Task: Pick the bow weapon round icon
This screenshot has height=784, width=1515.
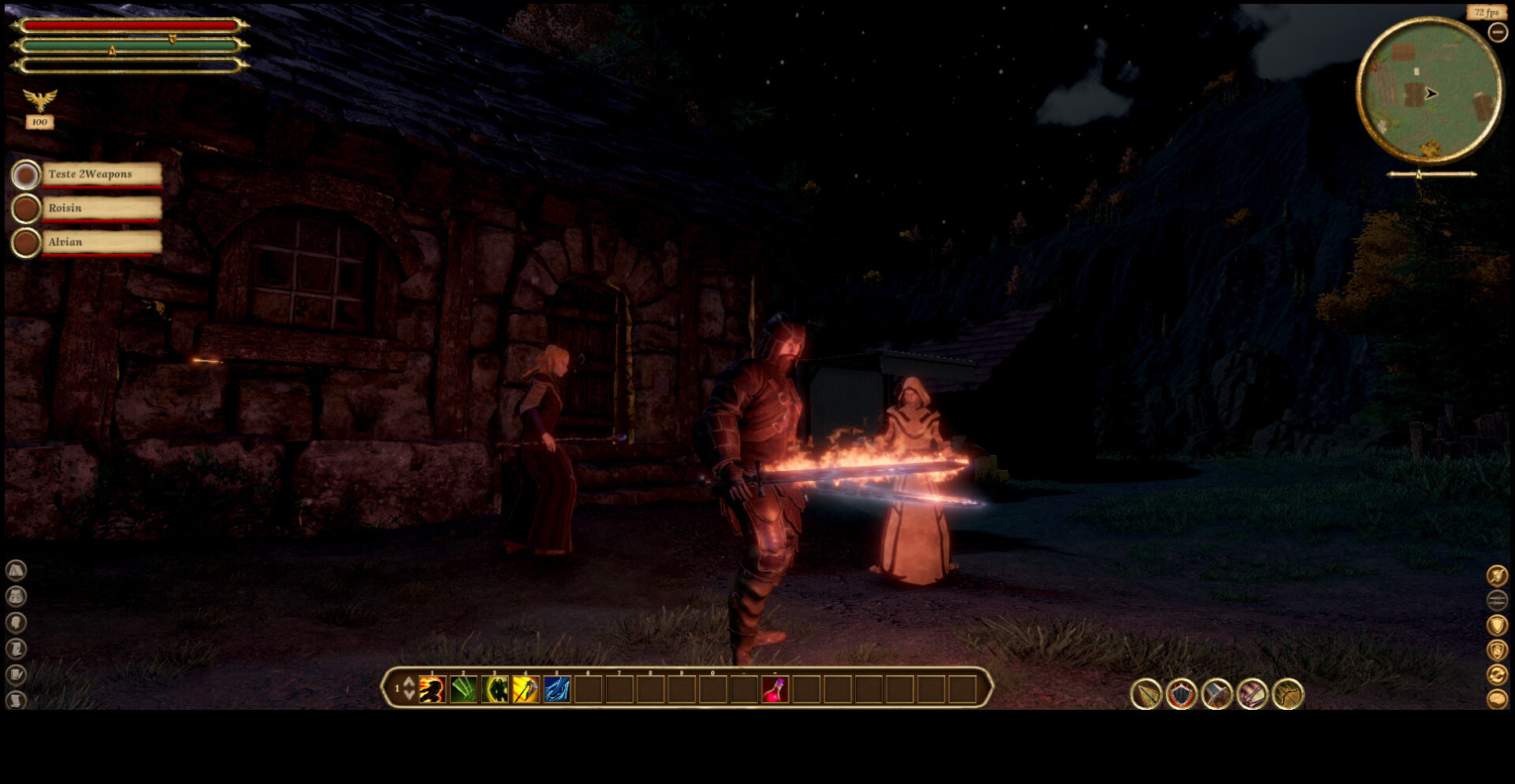Action: tap(1288, 695)
